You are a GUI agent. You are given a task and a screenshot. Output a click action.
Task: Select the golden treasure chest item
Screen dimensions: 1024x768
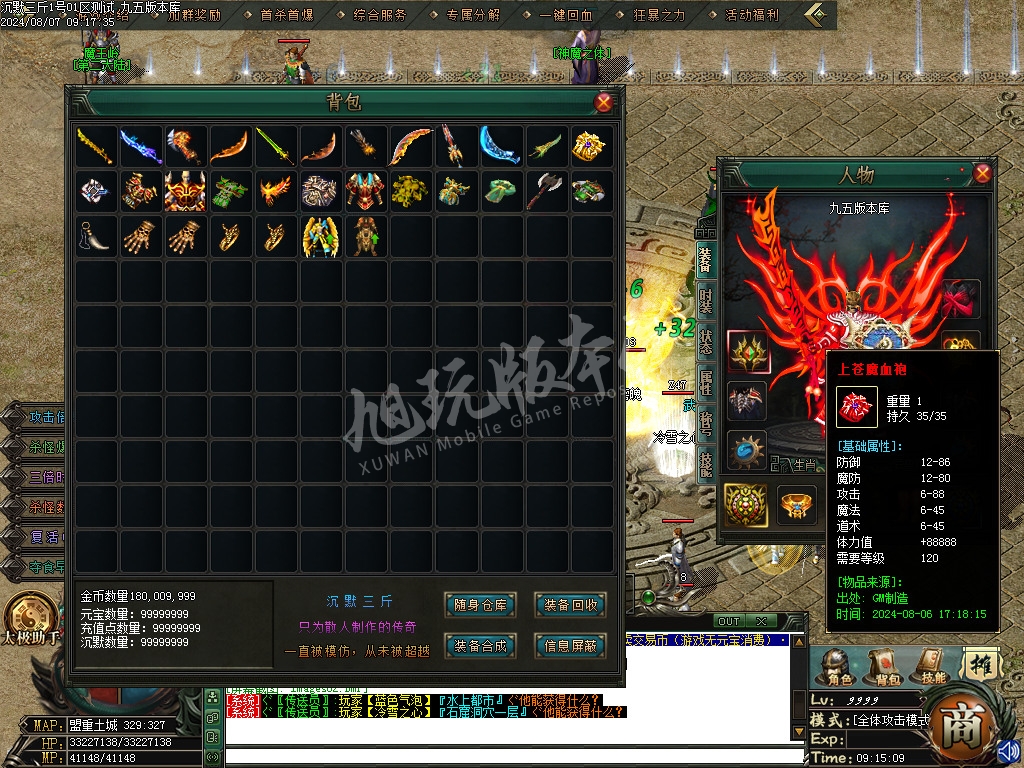[592, 147]
